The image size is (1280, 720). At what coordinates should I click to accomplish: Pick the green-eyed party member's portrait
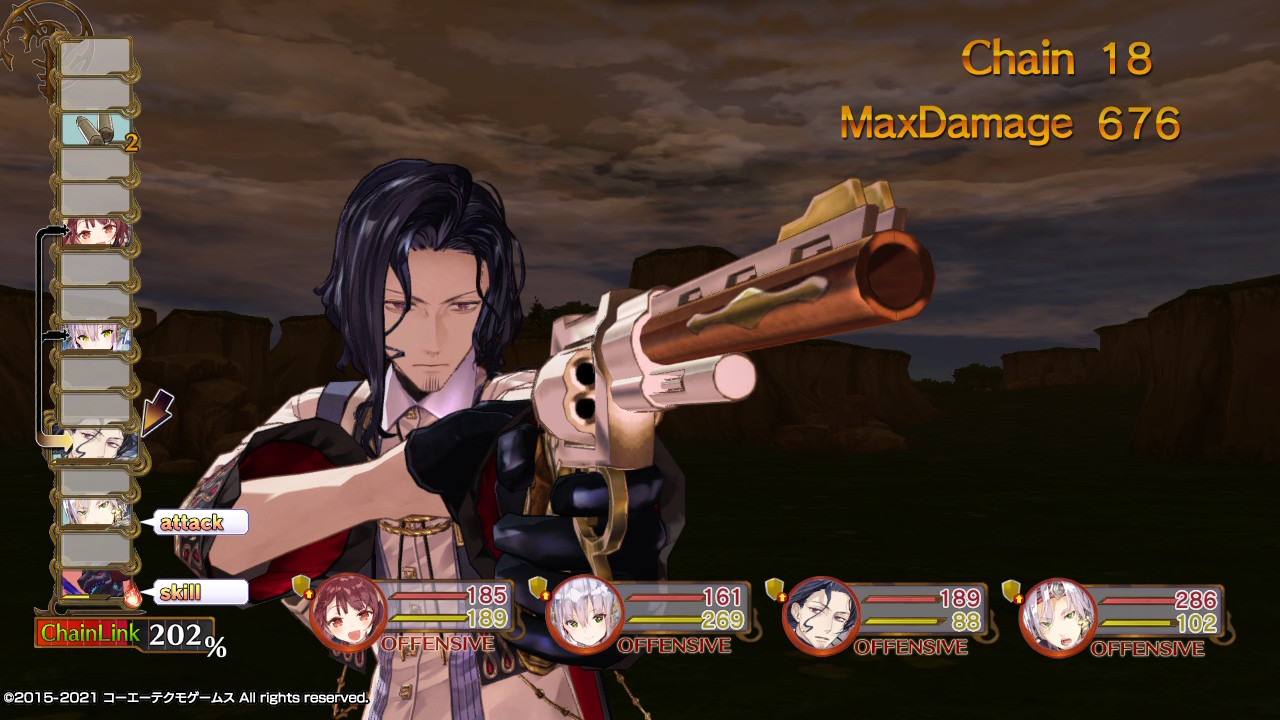click(x=1058, y=611)
